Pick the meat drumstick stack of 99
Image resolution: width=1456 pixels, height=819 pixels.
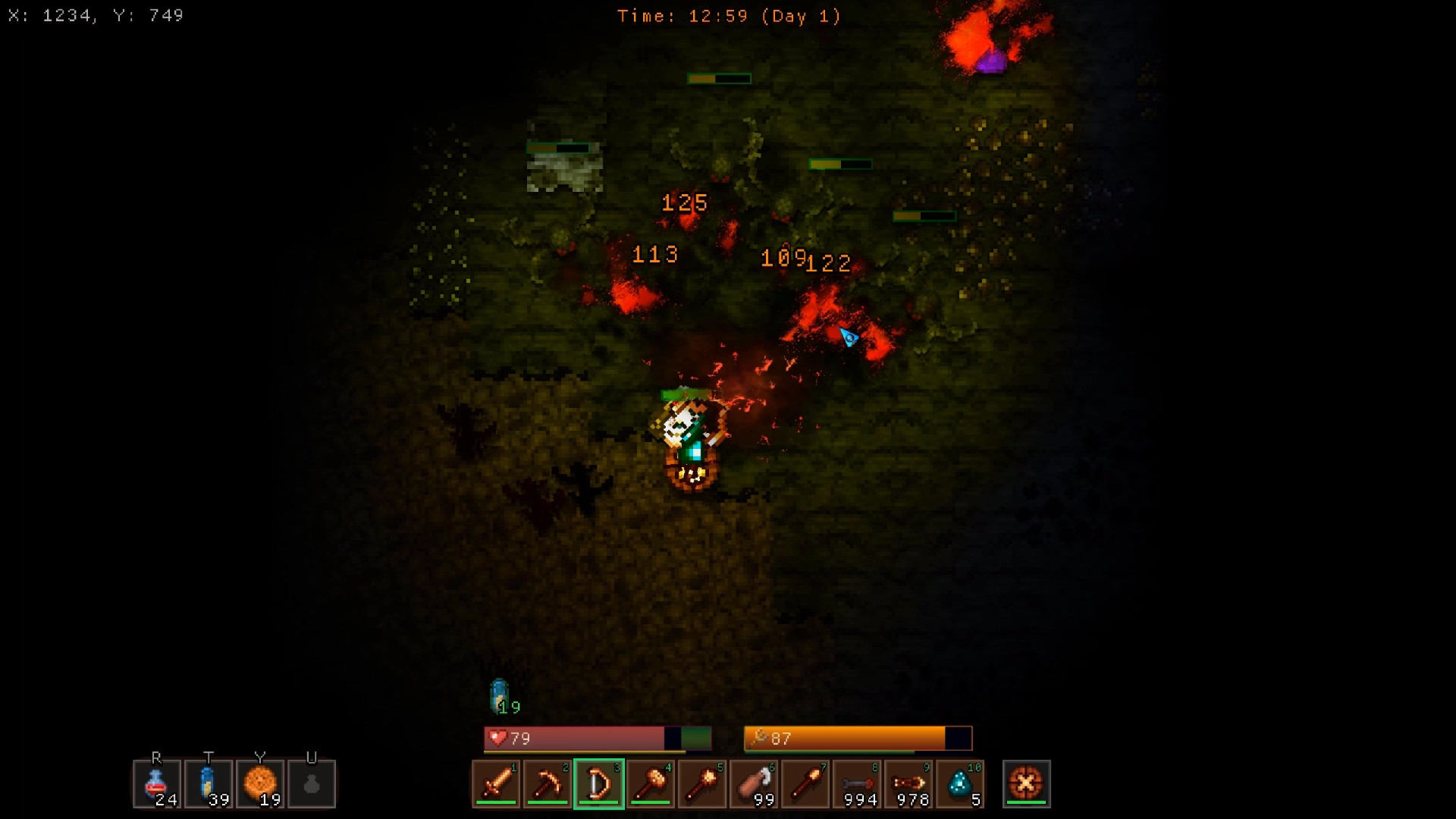pos(754,783)
